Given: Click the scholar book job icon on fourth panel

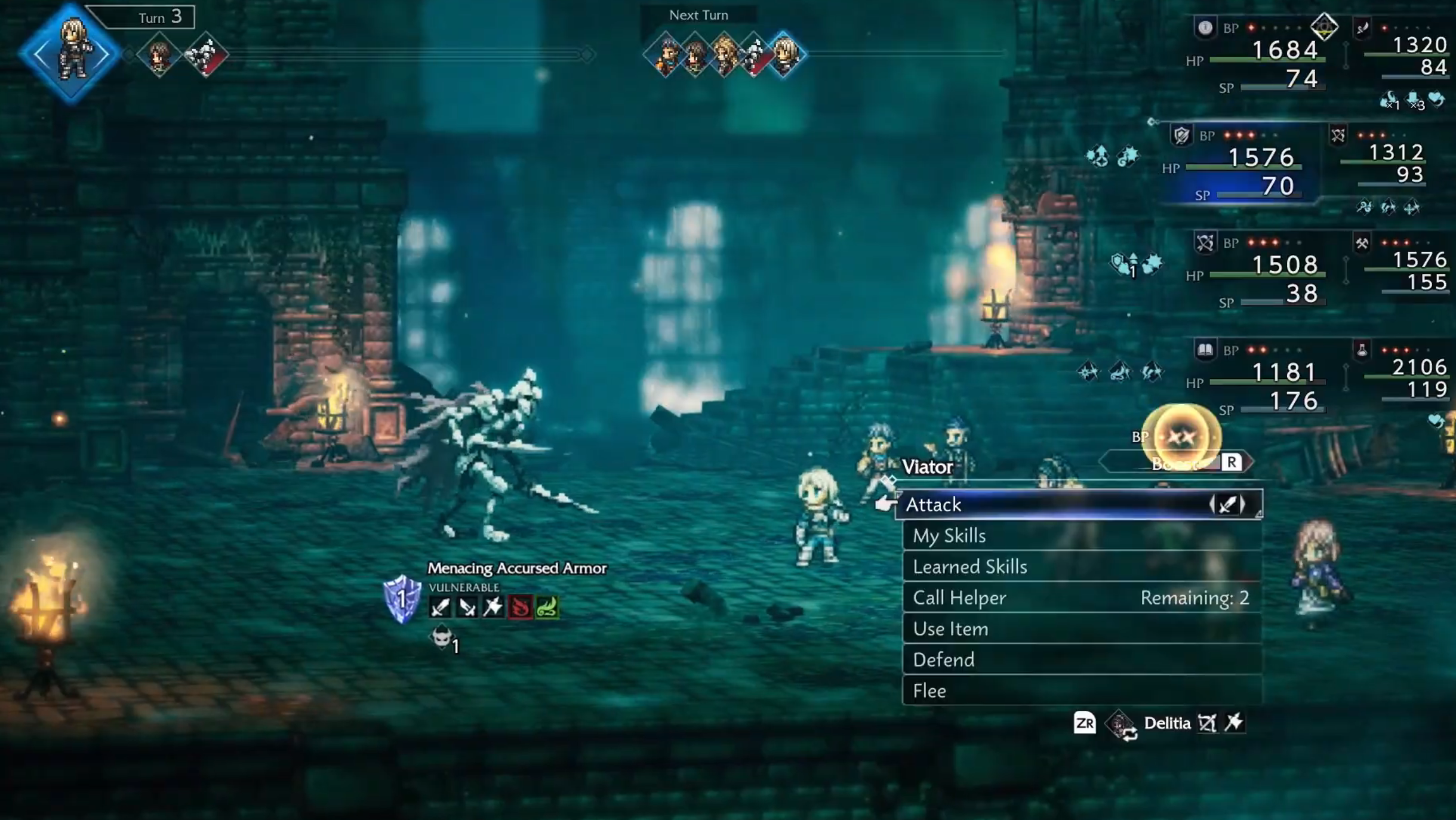Looking at the screenshot, I should pyautogui.click(x=1206, y=350).
